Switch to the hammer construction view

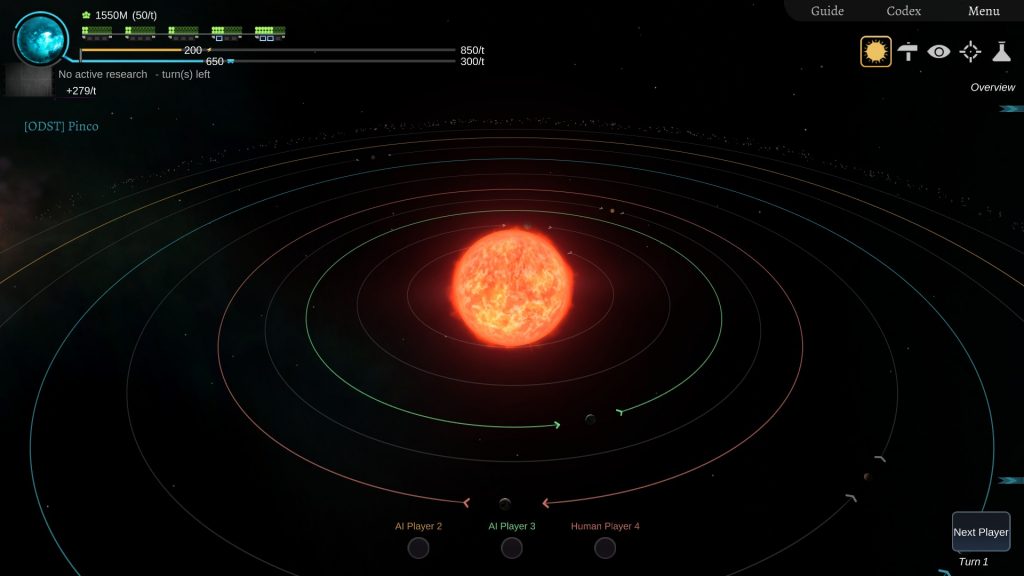[x=908, y=51]
